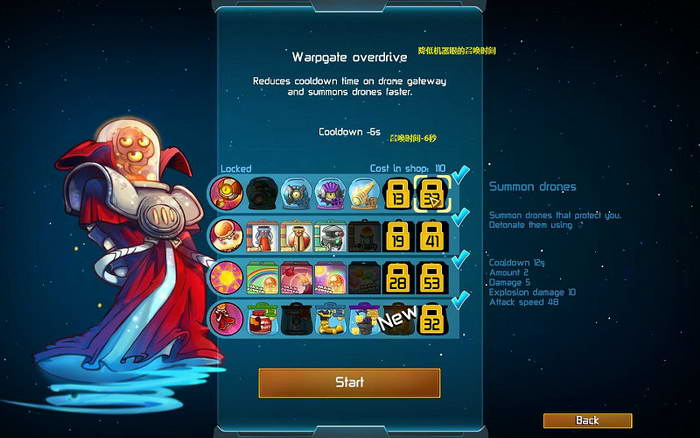Toggle the checkmark beside the drones row
This screenshot has width=700, height=438.
point(461,176)
